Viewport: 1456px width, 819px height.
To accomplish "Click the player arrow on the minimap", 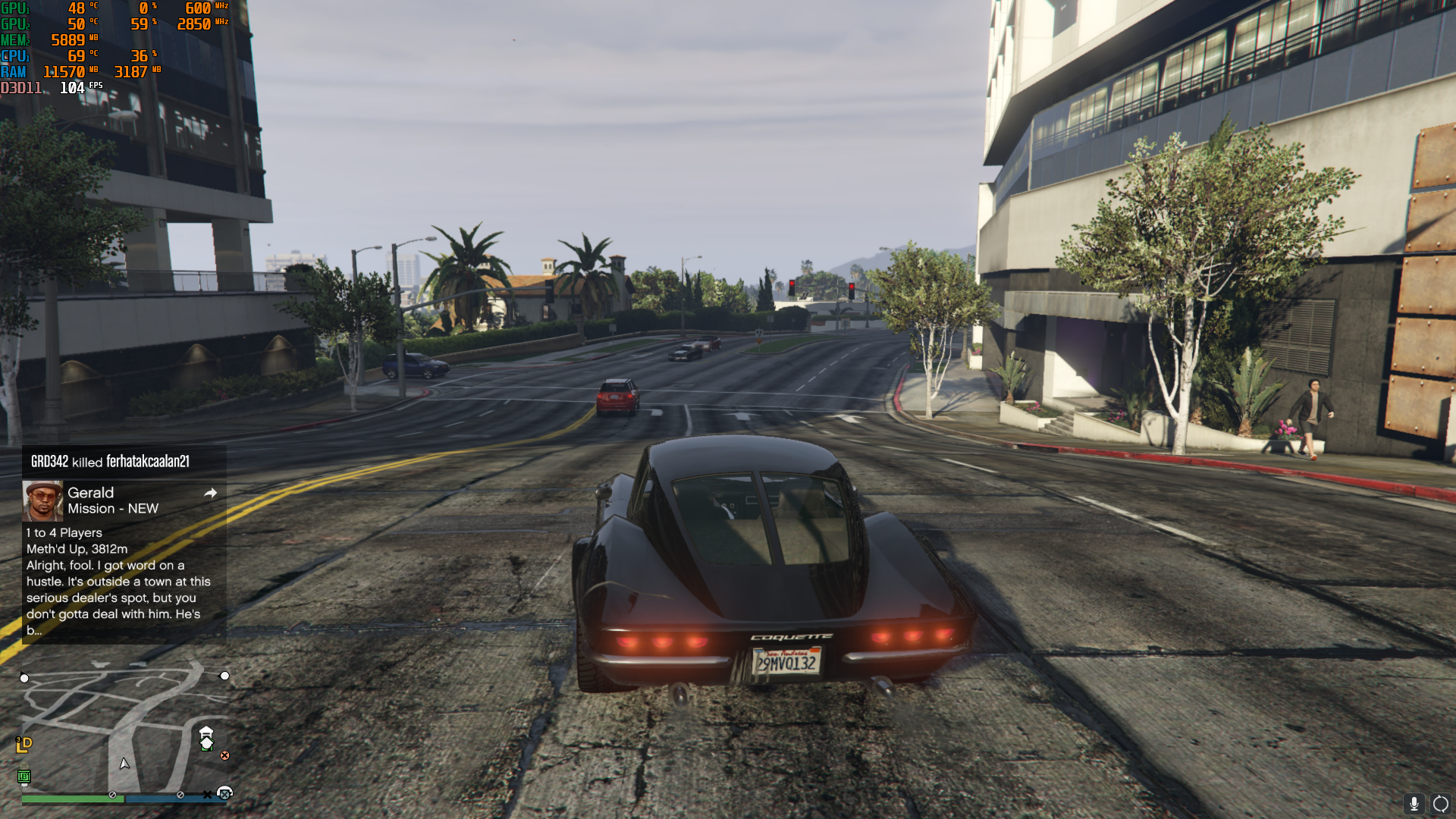I will pyautogui.click(x=124, y=764).
